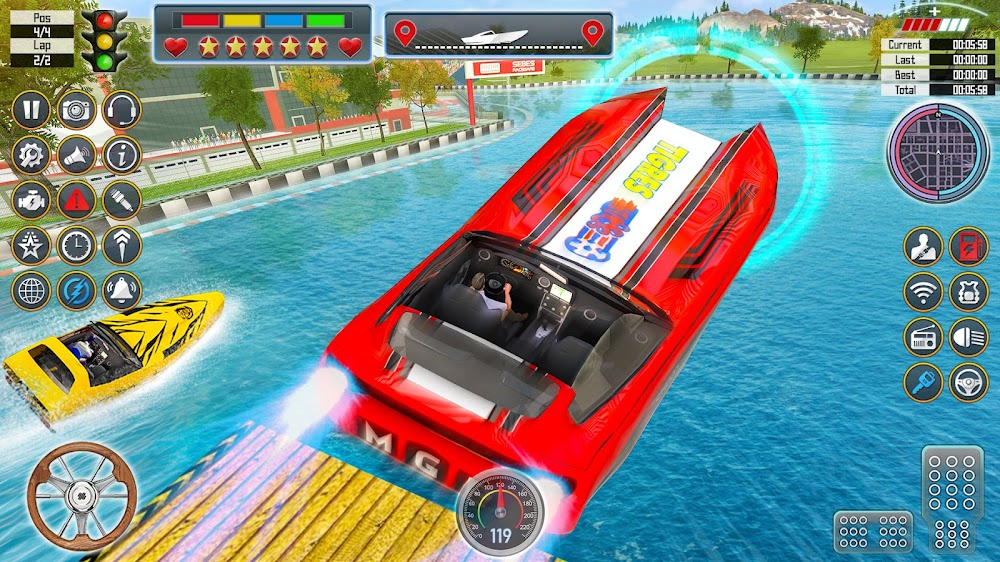The width and height of the screenshot is (1000, 562).
Task: Tap the steering wheel control on the left
Action: click(x=82, y=496)
